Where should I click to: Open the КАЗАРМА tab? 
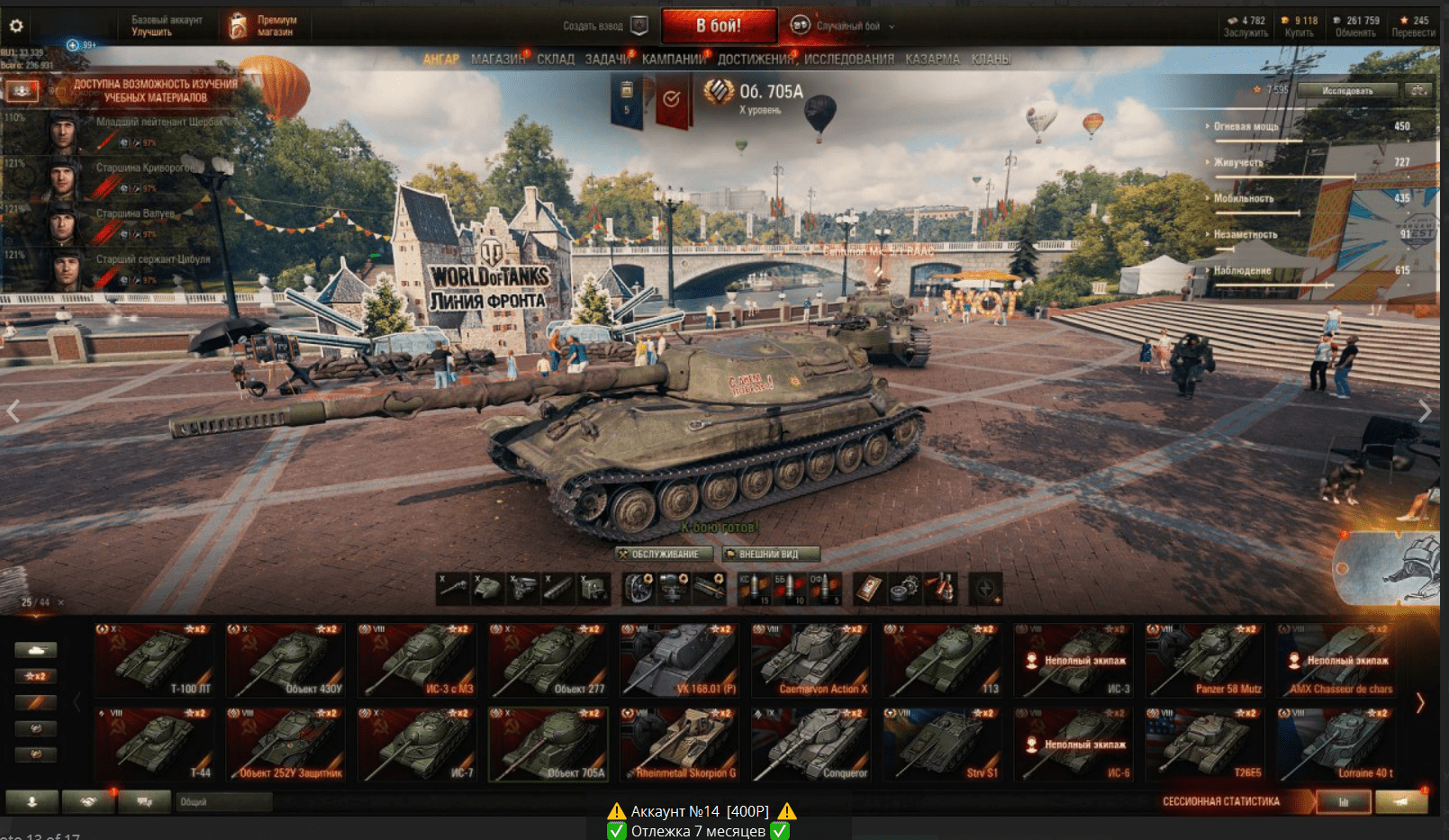(932, 59)
